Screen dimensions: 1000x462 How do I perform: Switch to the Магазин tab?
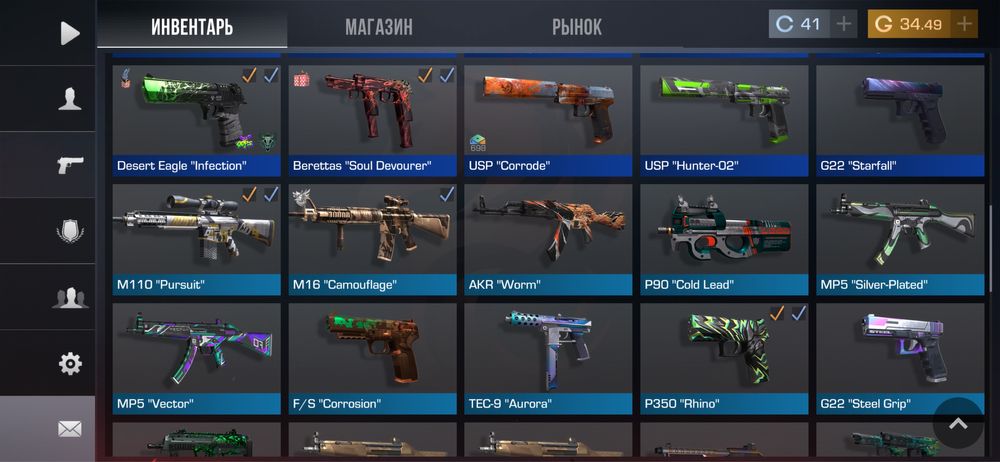point(379,27)
